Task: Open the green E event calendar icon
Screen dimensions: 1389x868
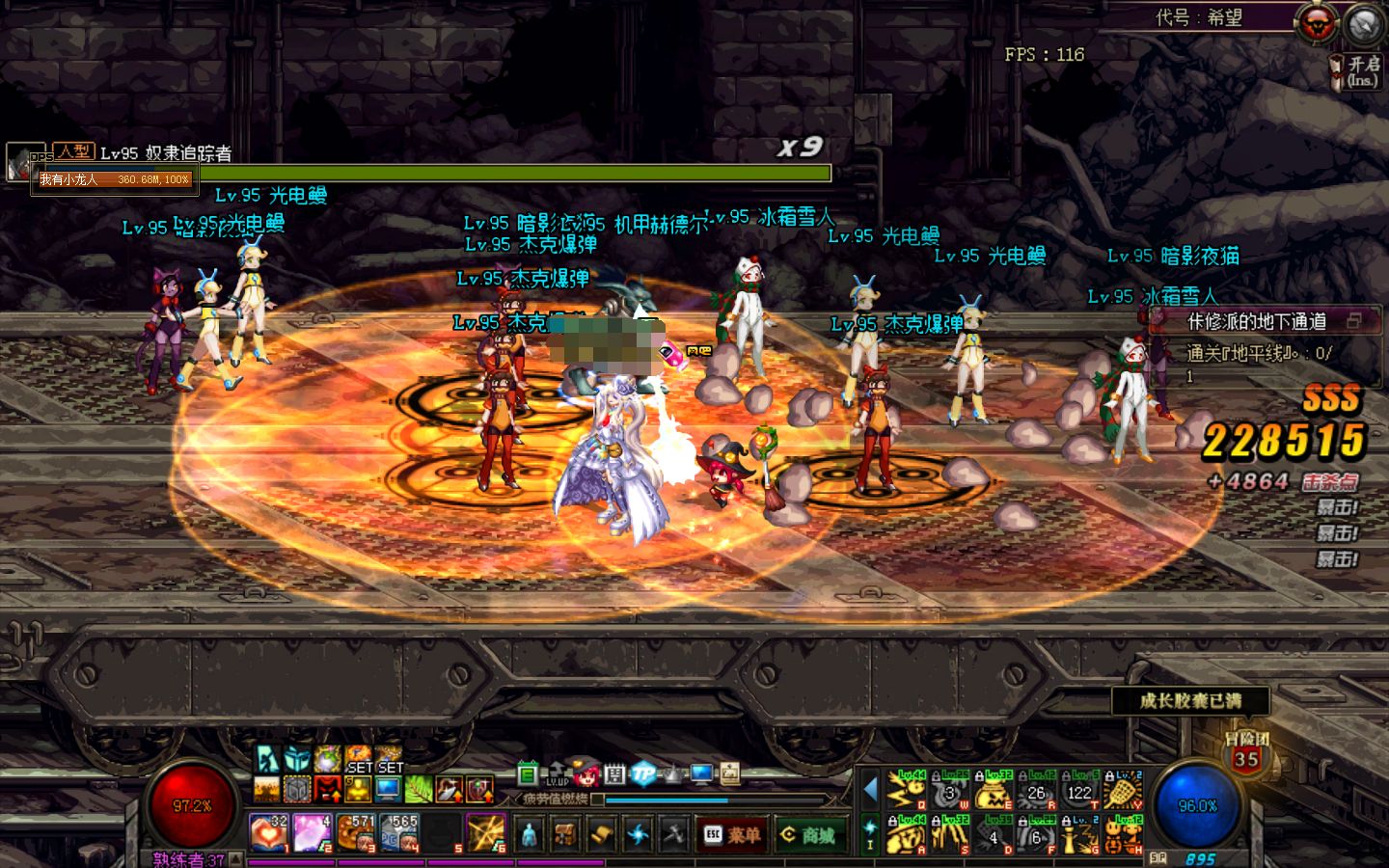Action: (x=527, y=773)
